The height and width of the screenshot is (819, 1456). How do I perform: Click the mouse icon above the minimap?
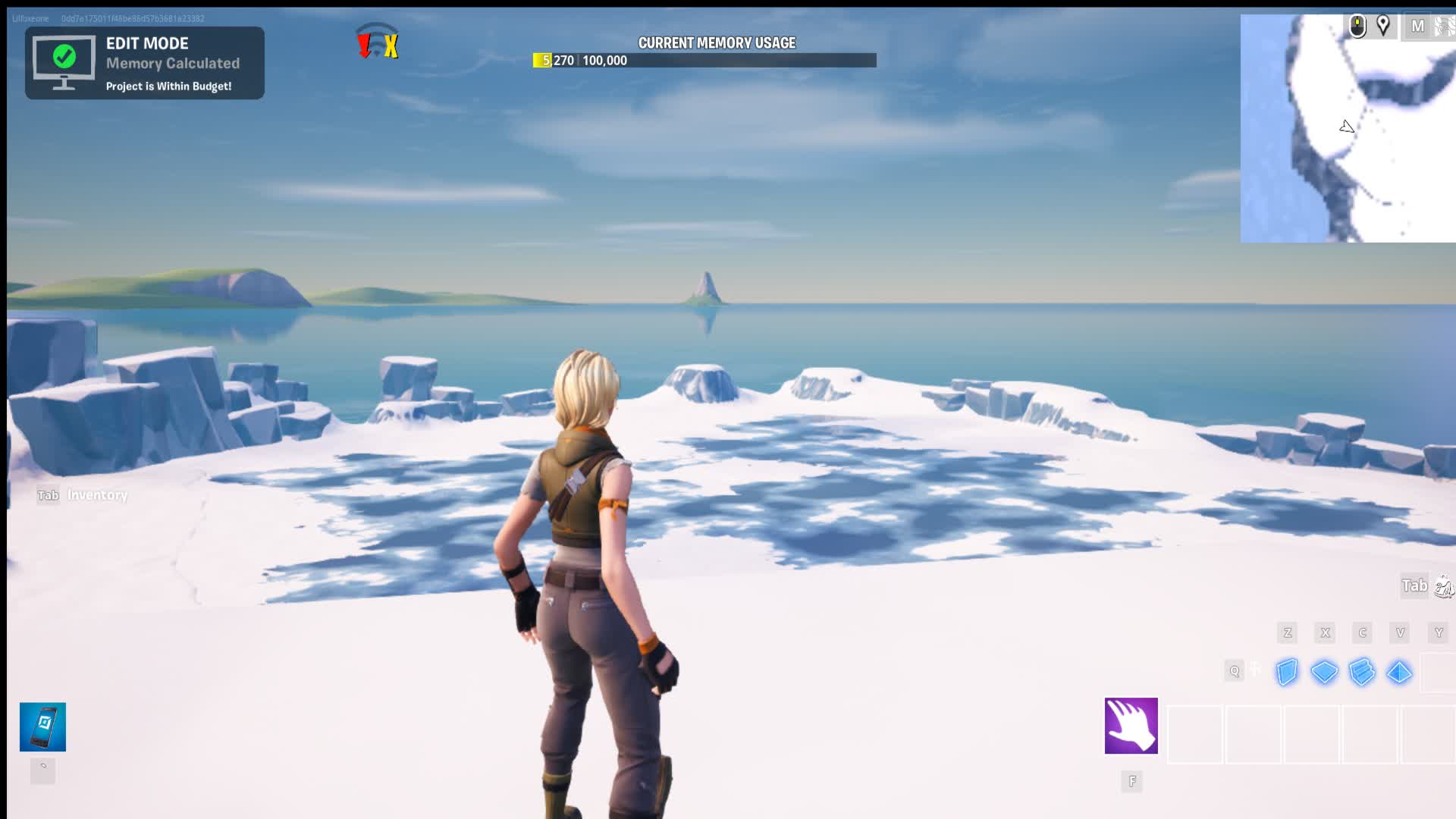point(1357,25)
